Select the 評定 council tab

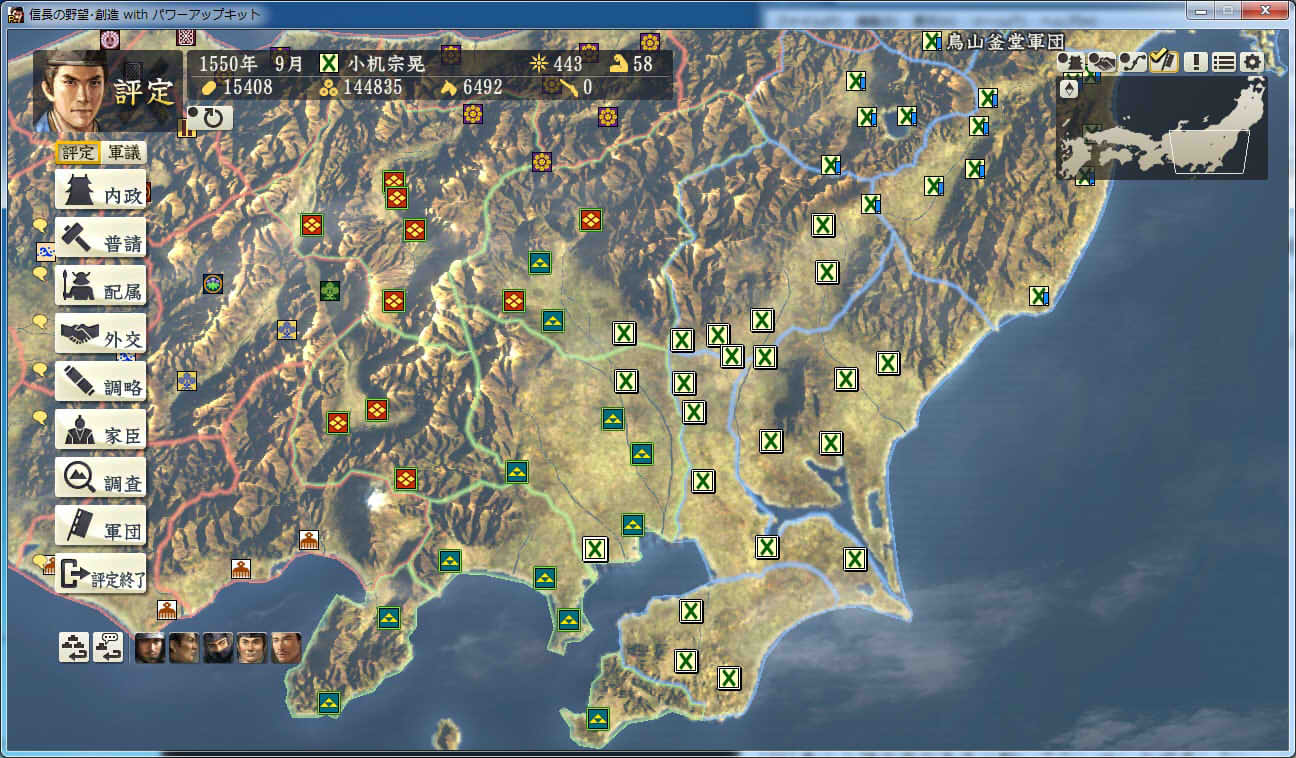pos(78,153)
